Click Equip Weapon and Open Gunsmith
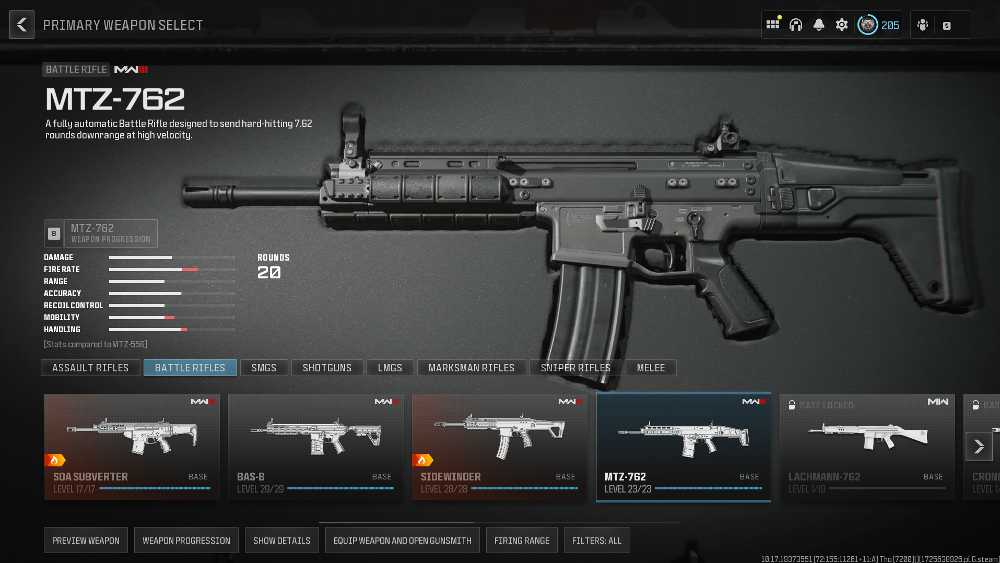 tap(403, 541)
